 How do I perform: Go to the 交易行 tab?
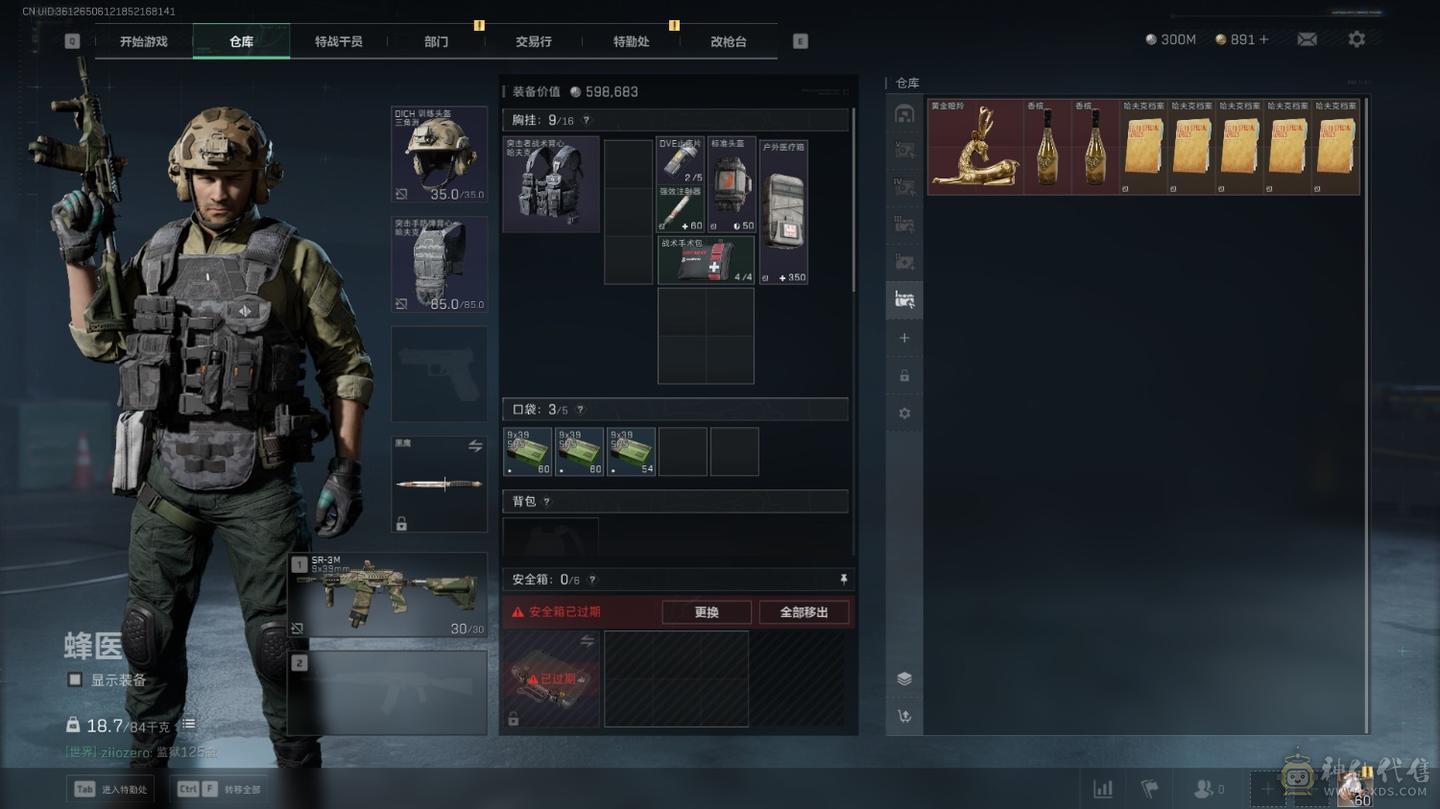[x=533, y=41]
